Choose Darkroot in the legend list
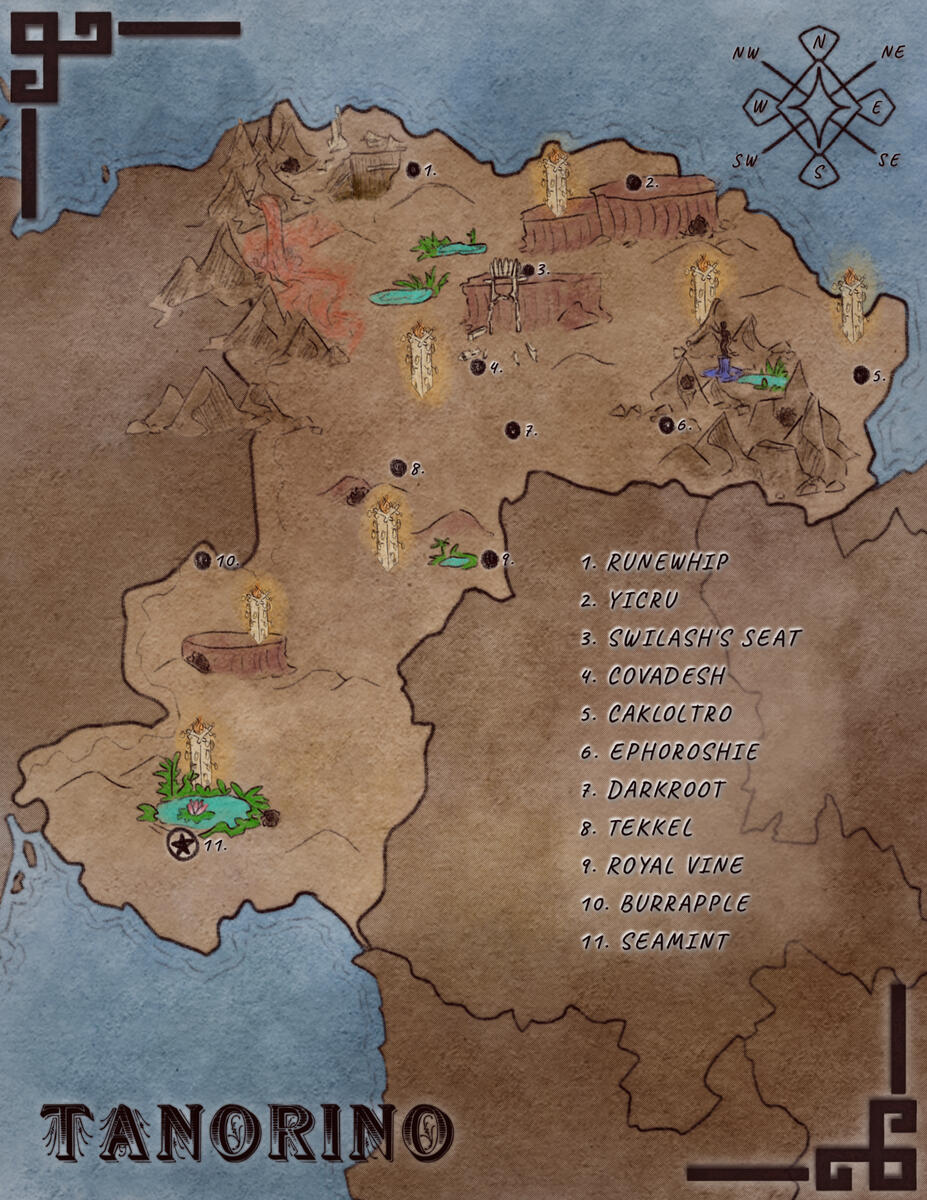 pyautogui.click(x=666, y=789)
